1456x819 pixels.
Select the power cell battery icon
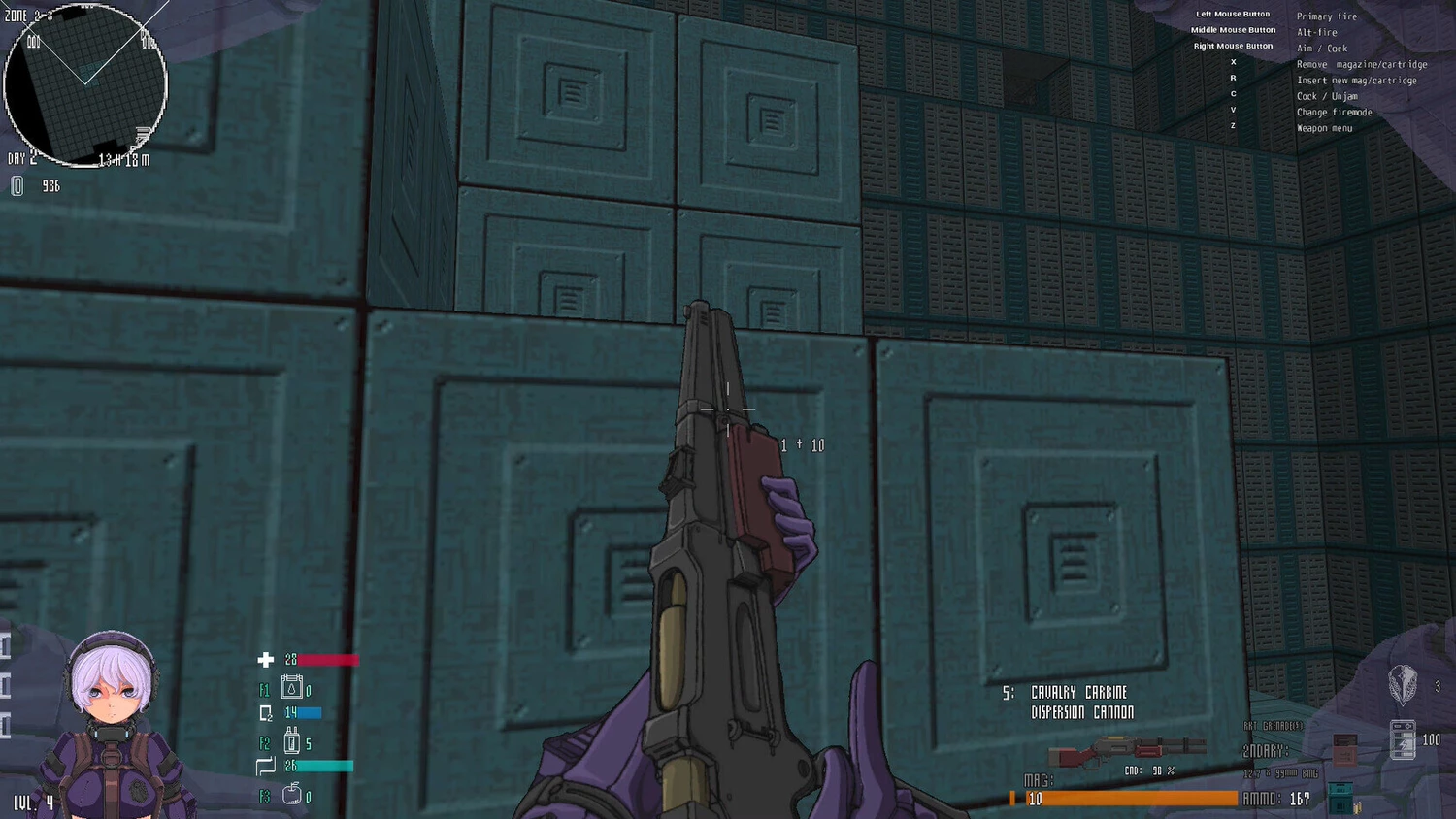click(x=1403, y=739)
